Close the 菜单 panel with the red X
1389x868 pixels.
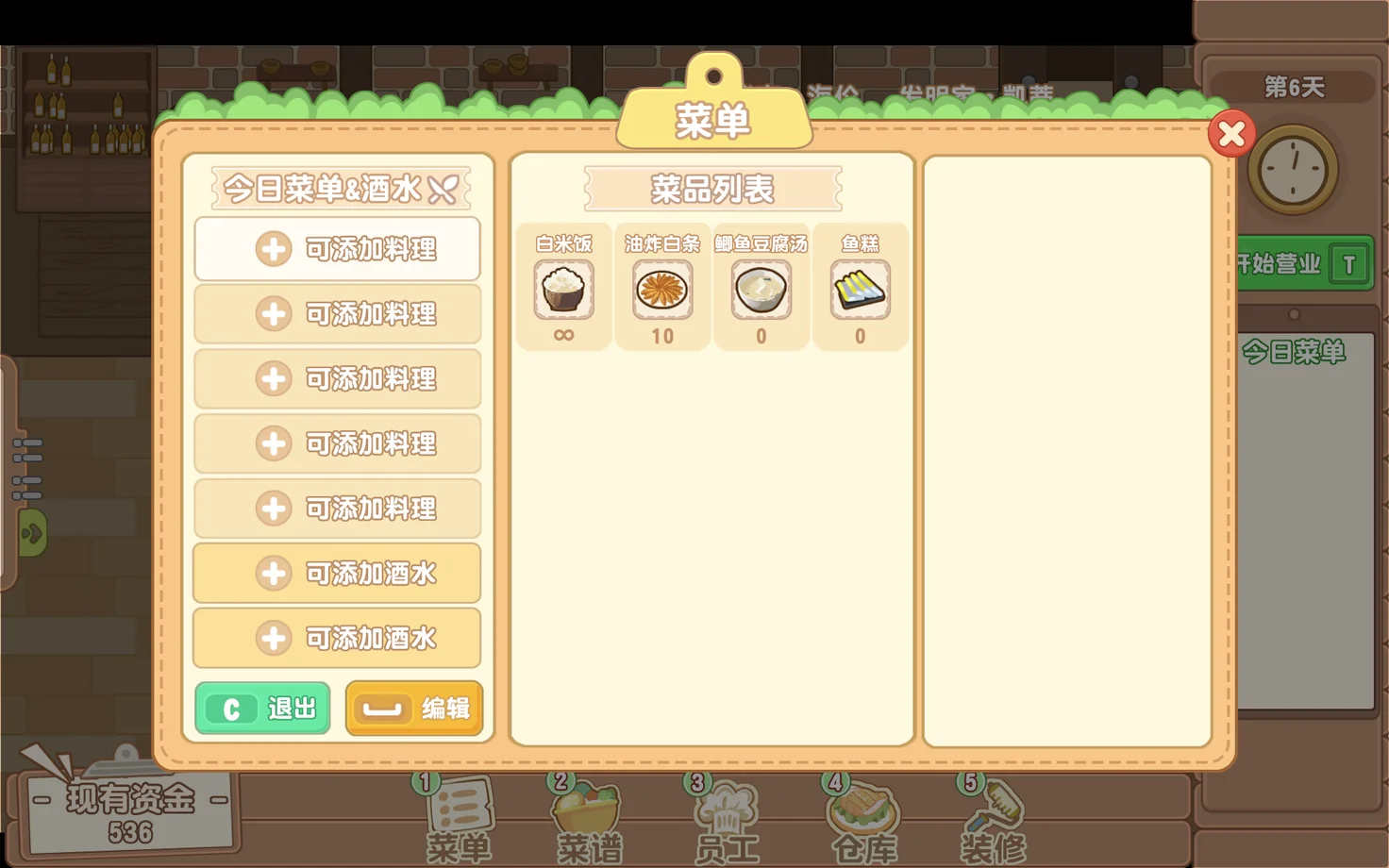point(1231,135)
